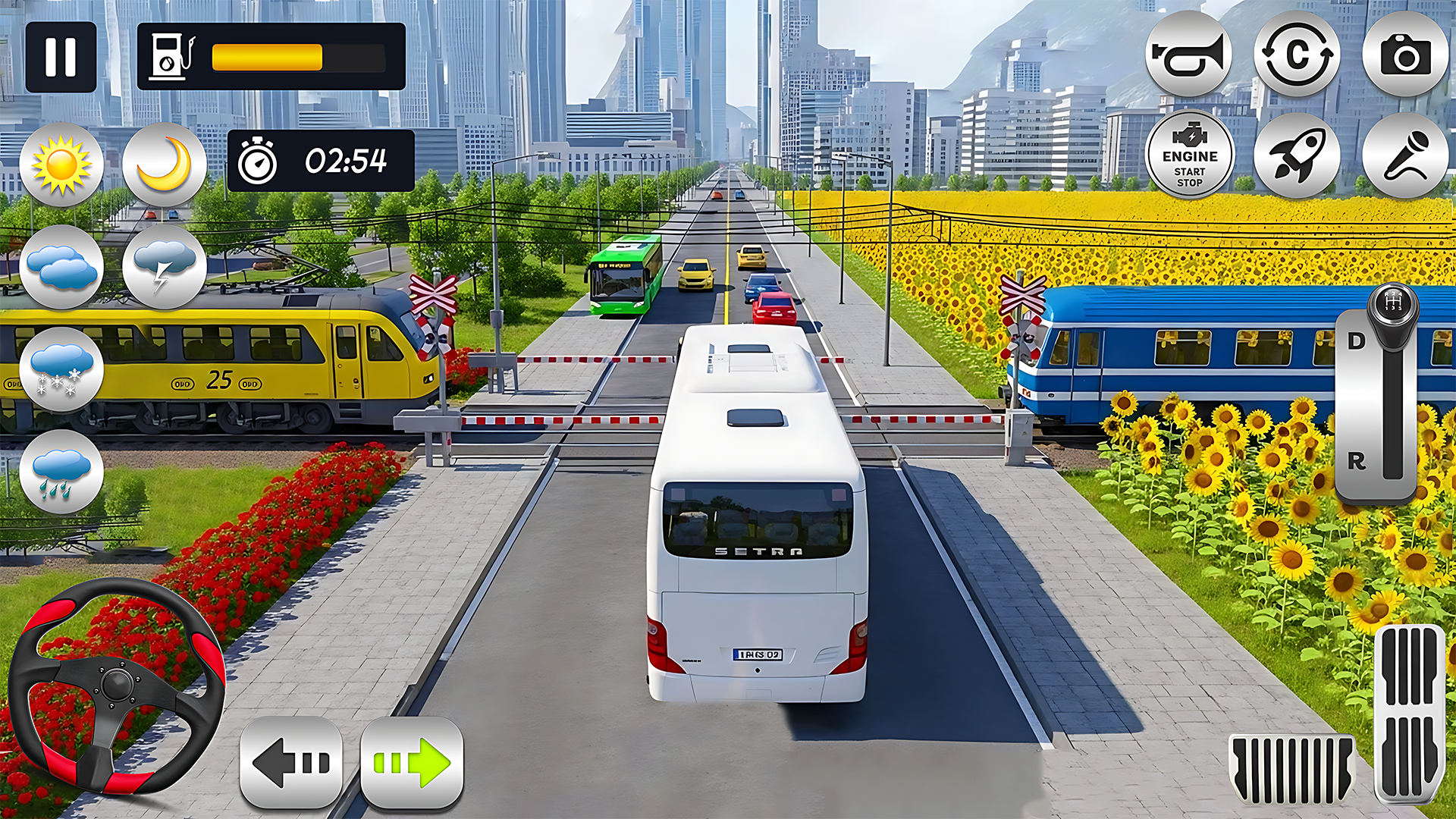Select the crescent moon night mode
The height and width of the screenshot is (819, 1456).
[165, 165]
